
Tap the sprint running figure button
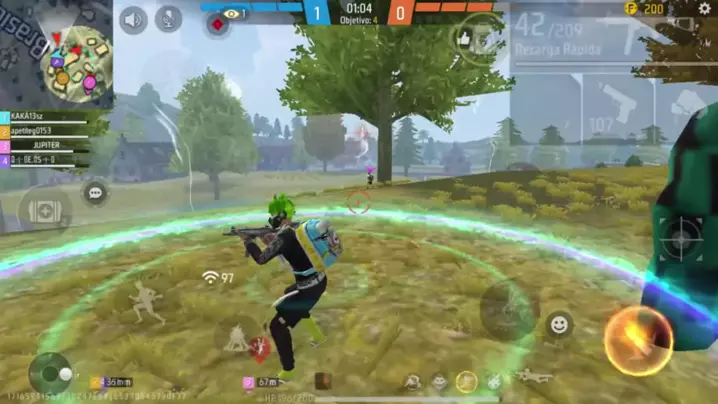[148, 301]
